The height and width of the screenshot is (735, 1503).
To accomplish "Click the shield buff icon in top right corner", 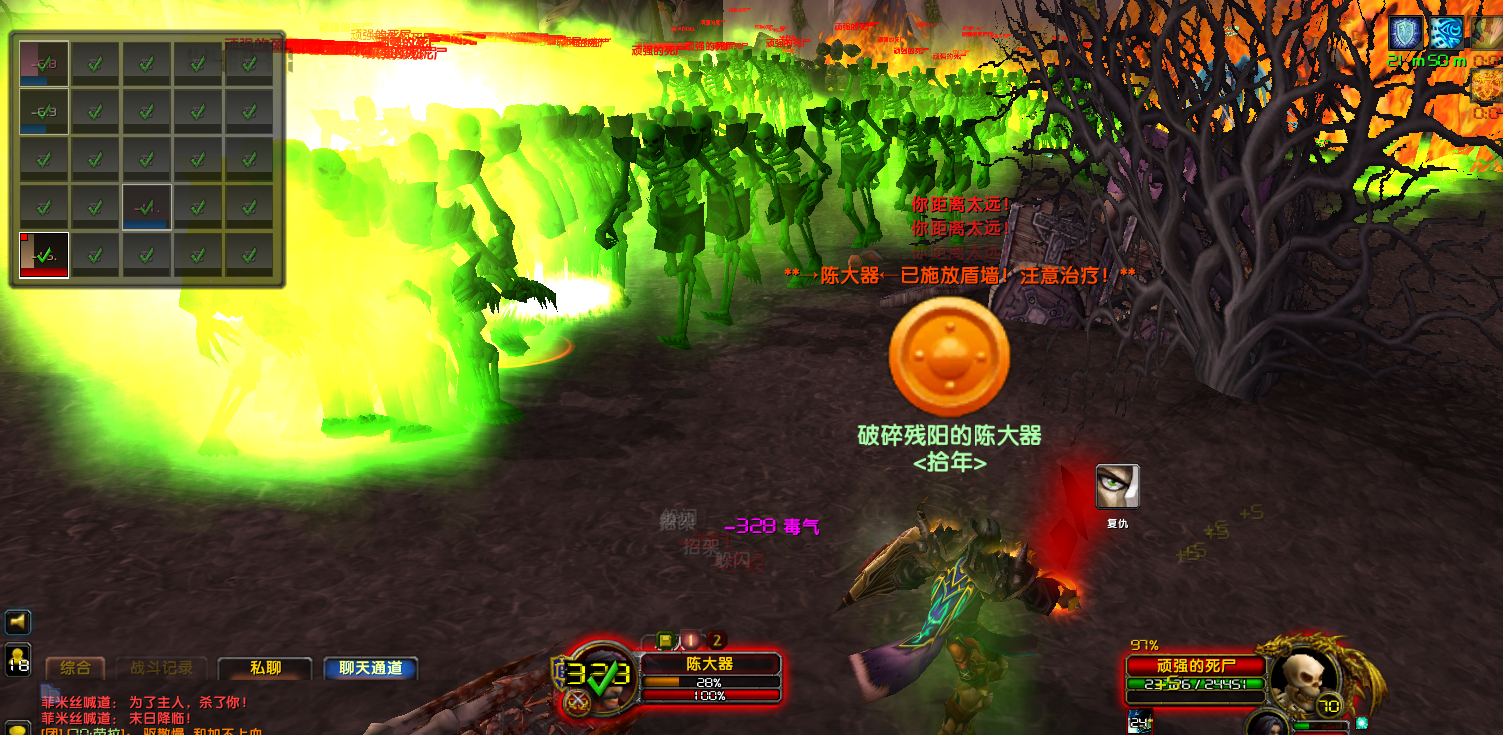I will tap(1405, 31).
